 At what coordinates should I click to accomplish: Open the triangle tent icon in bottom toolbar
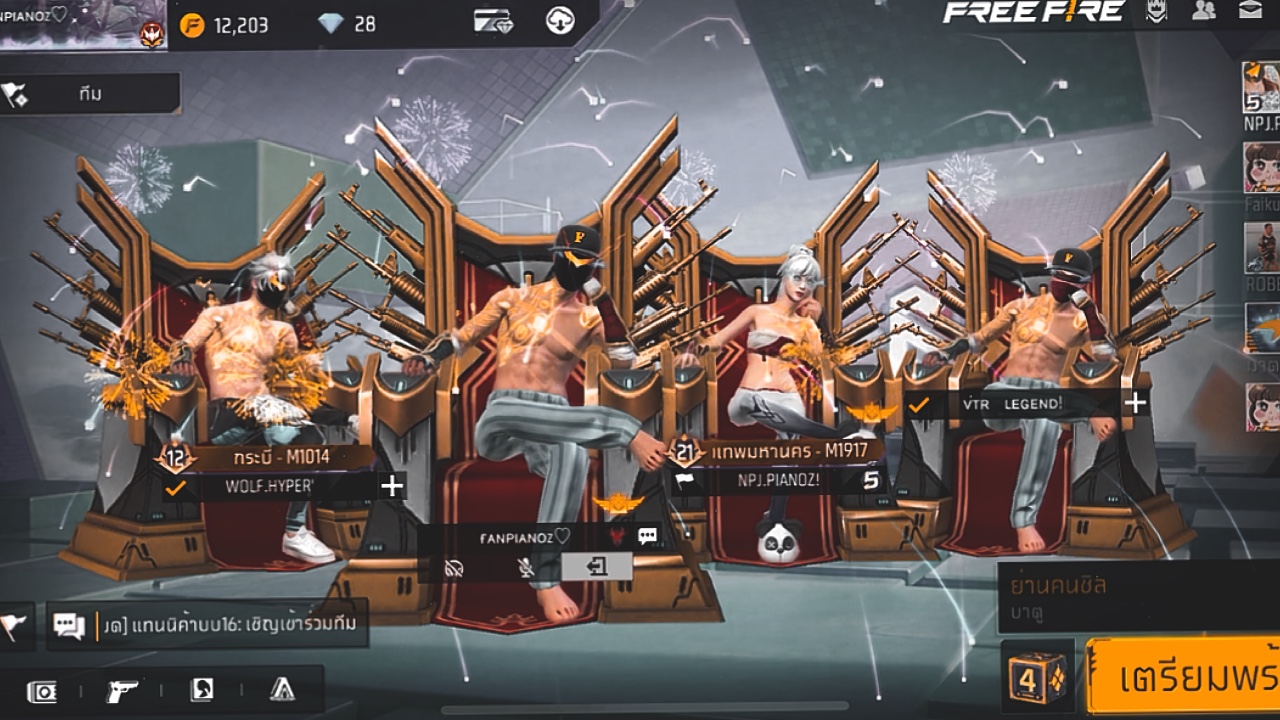pos(282,690)
